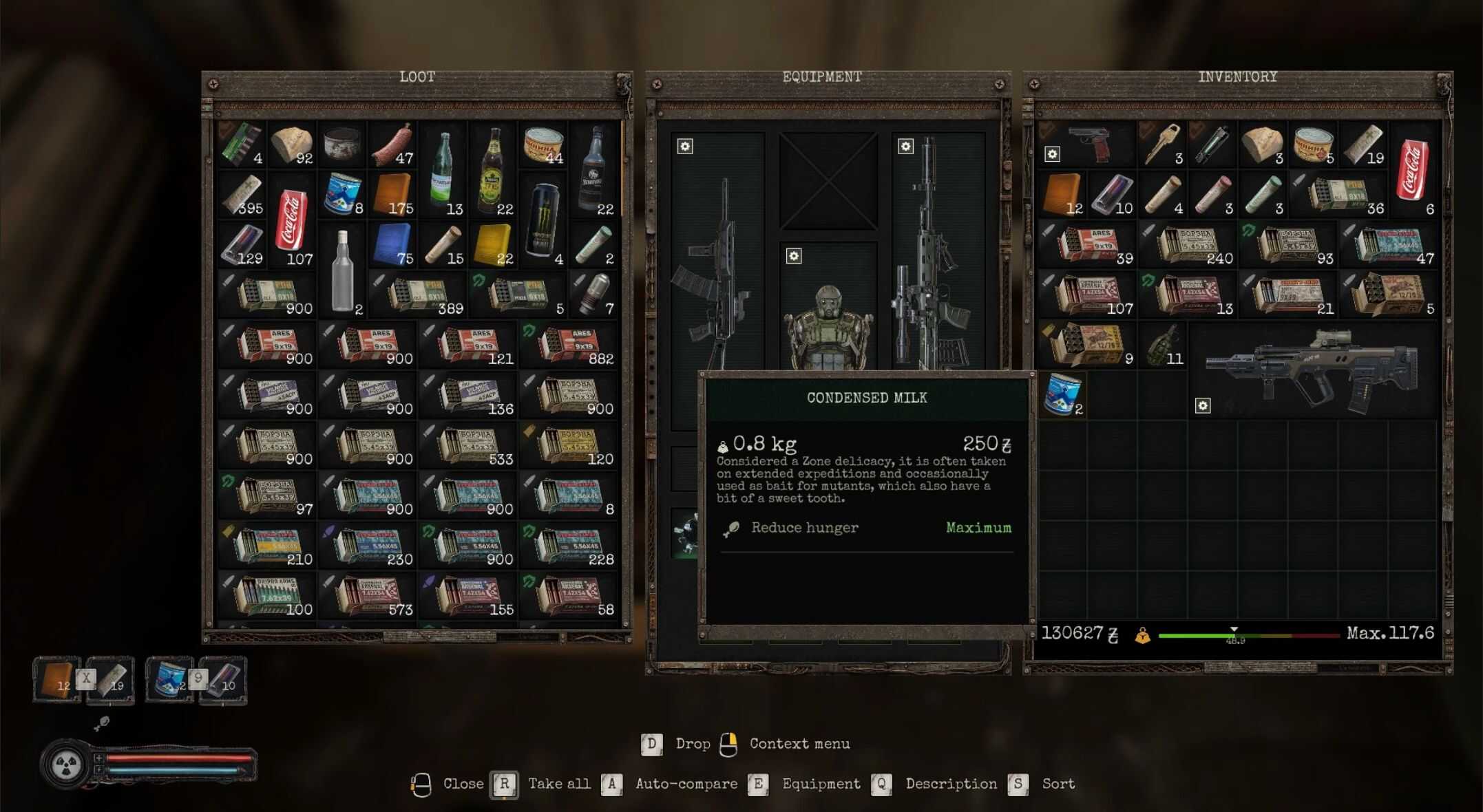Pick the orange medkit stack of 175
The width and height of the screenshot is (1483, 812).
click(392, 195)
